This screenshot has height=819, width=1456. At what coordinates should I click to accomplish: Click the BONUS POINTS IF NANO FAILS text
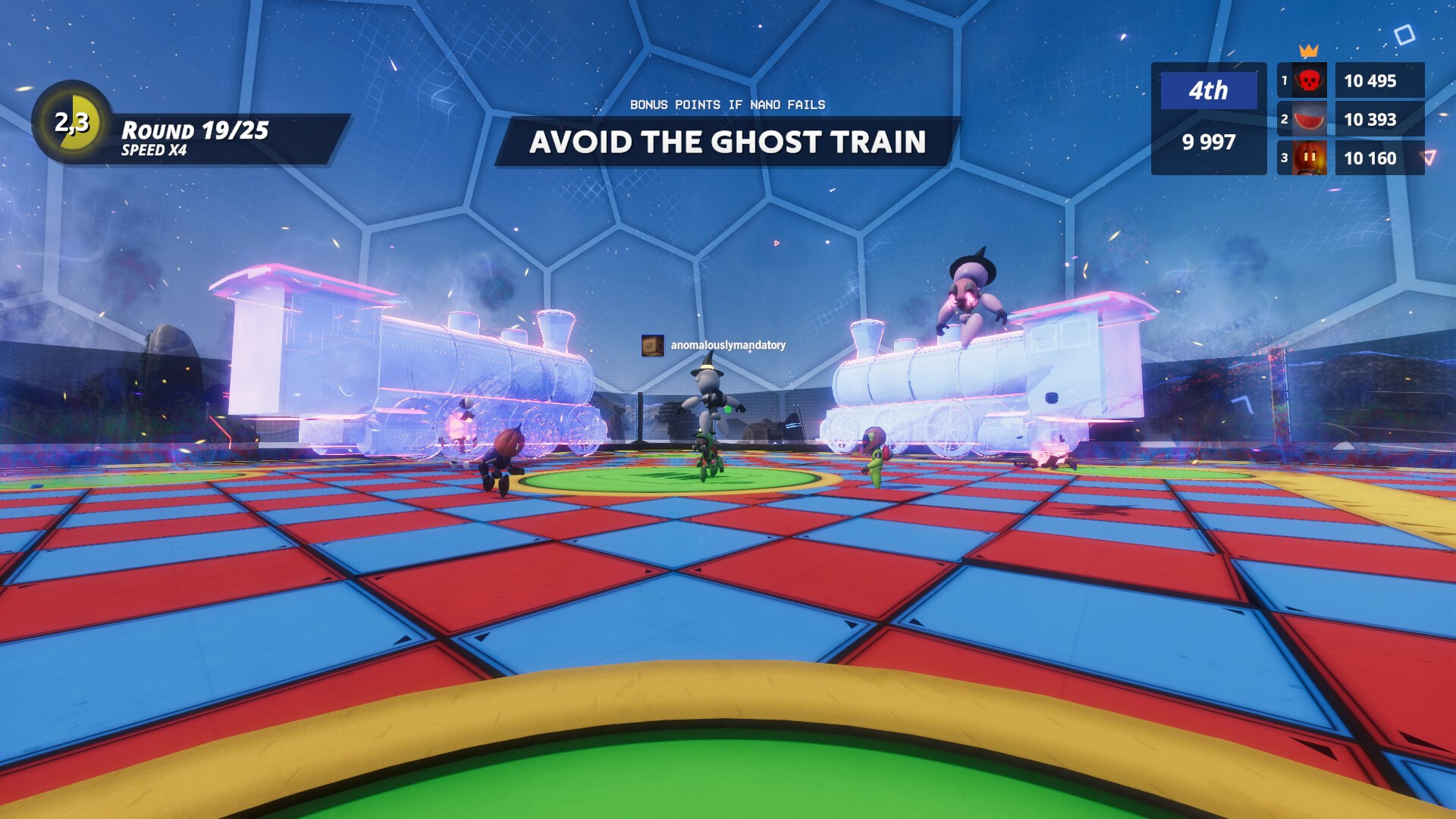point(726,105)
